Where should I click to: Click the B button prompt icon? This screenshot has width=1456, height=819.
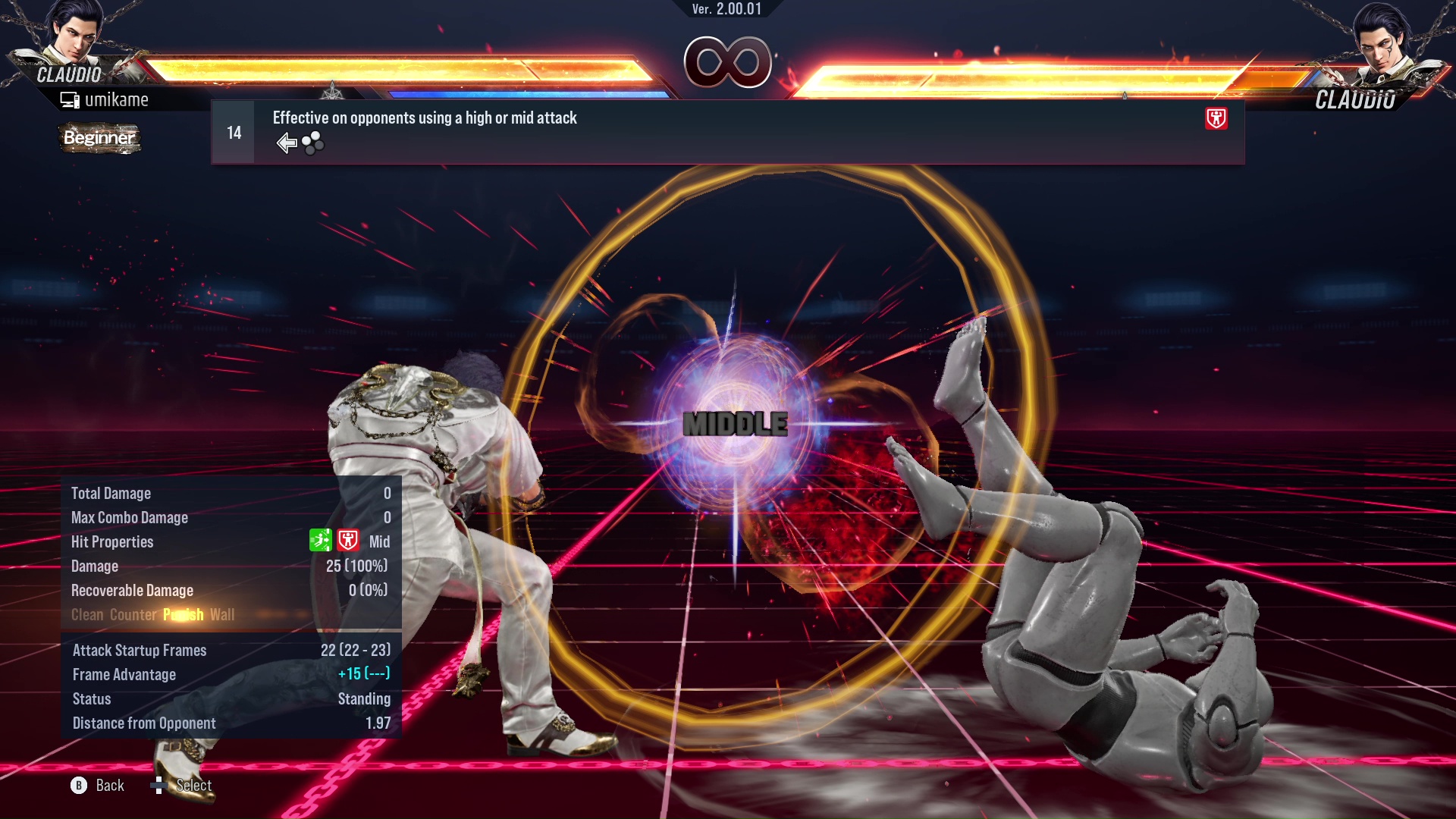tap(78, 785)
